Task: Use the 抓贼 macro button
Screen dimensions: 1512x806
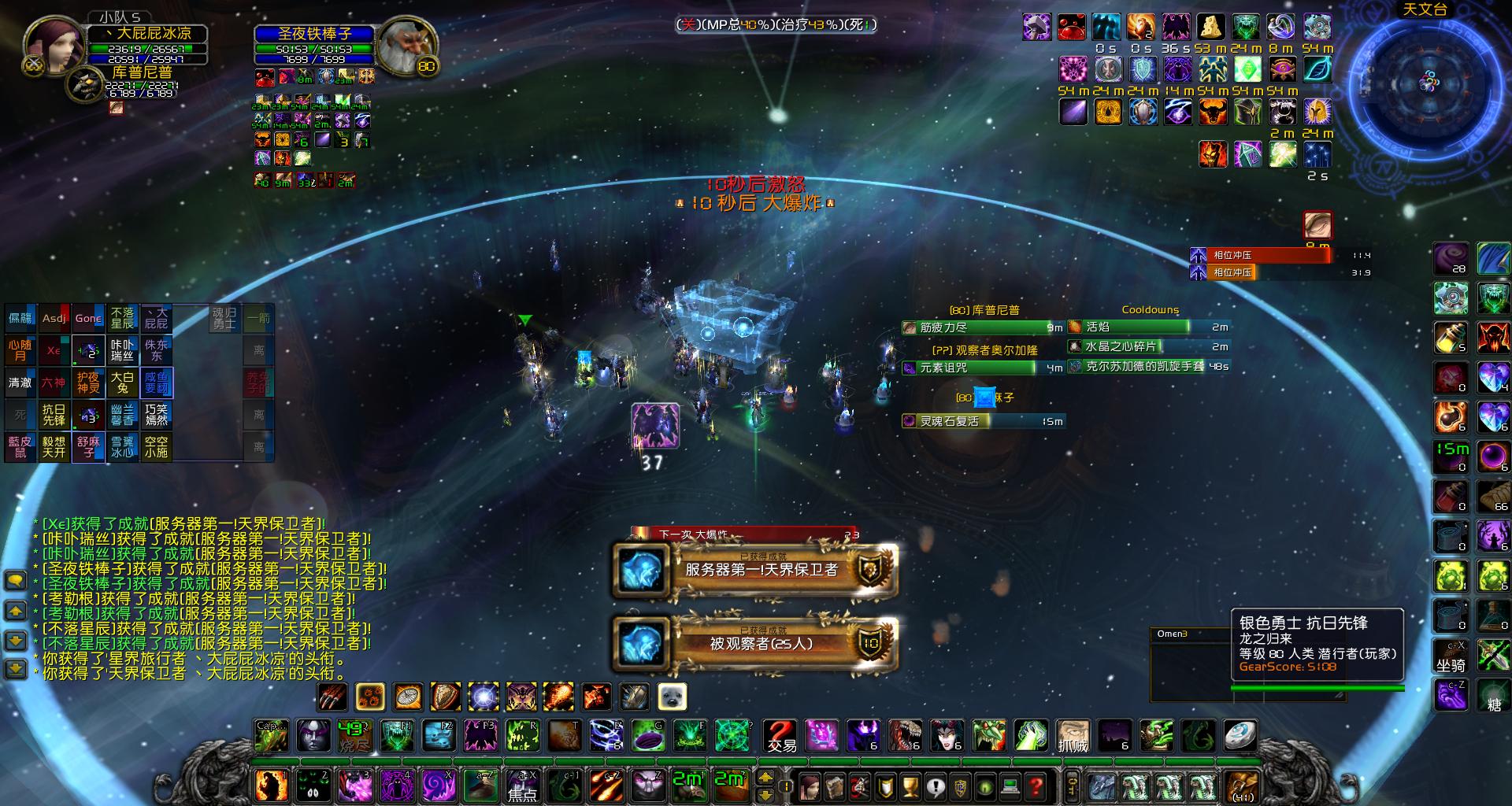Action: [x=1073, y=736]
